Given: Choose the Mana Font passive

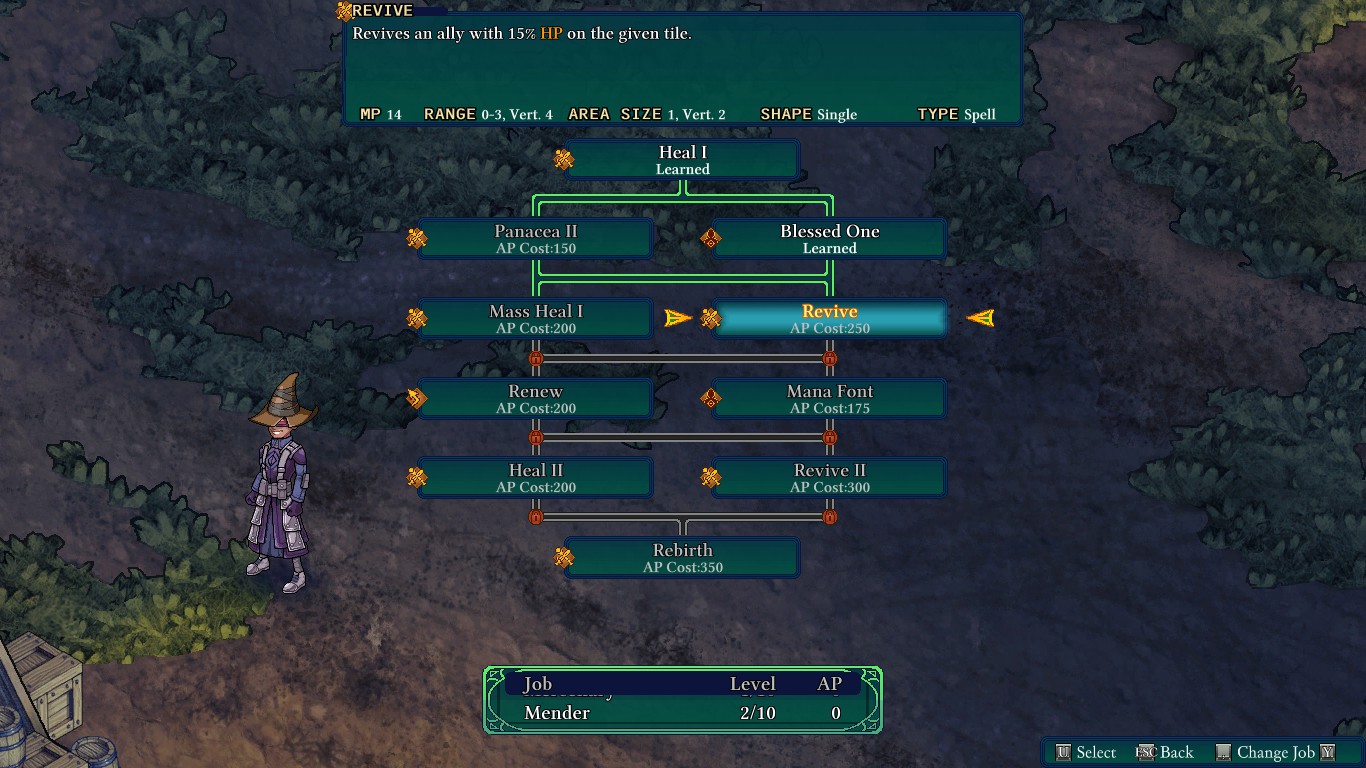Looking at the screenshot, I should (829, 399).
